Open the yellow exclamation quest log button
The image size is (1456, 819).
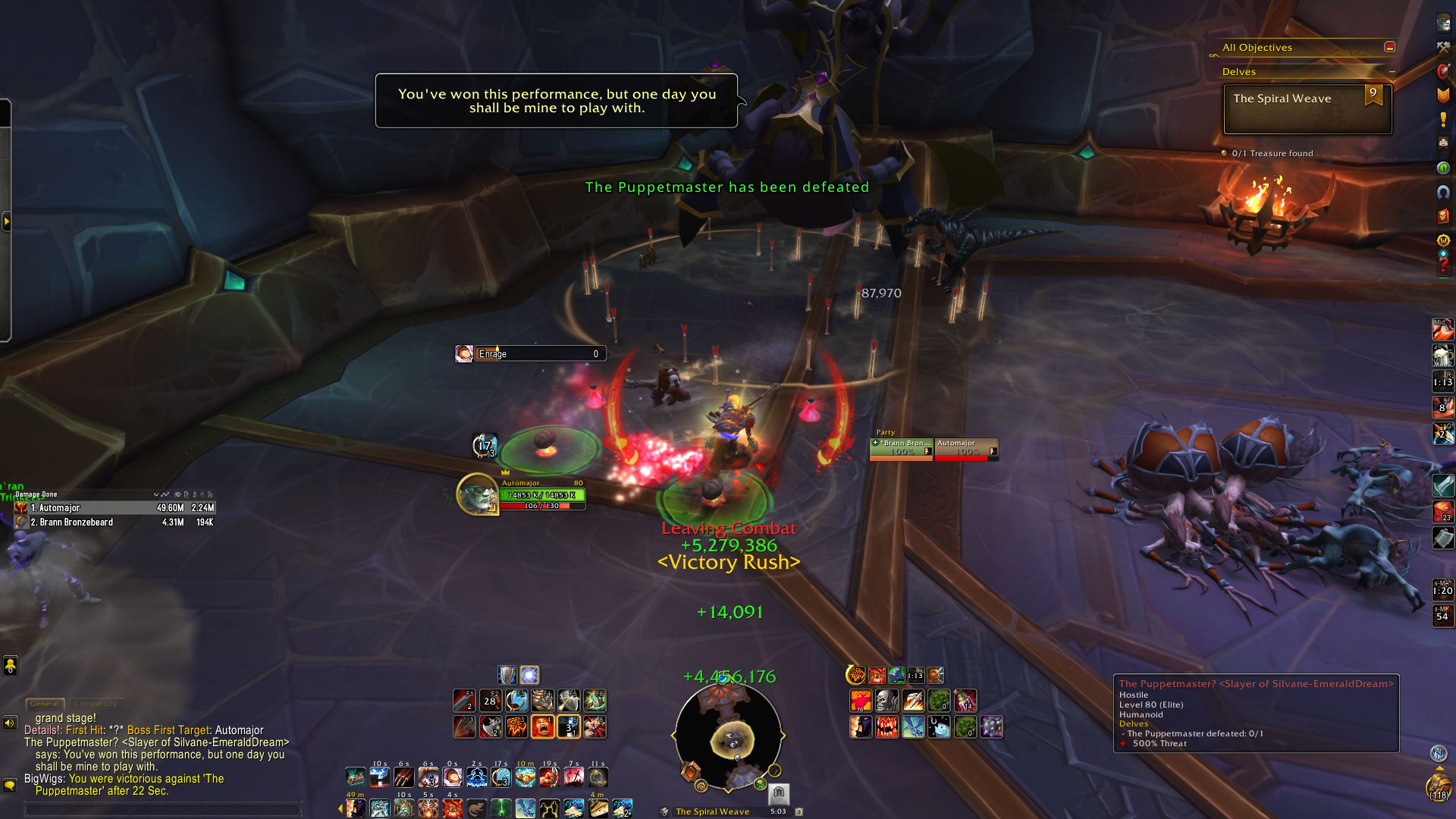tap(1443, 120)
